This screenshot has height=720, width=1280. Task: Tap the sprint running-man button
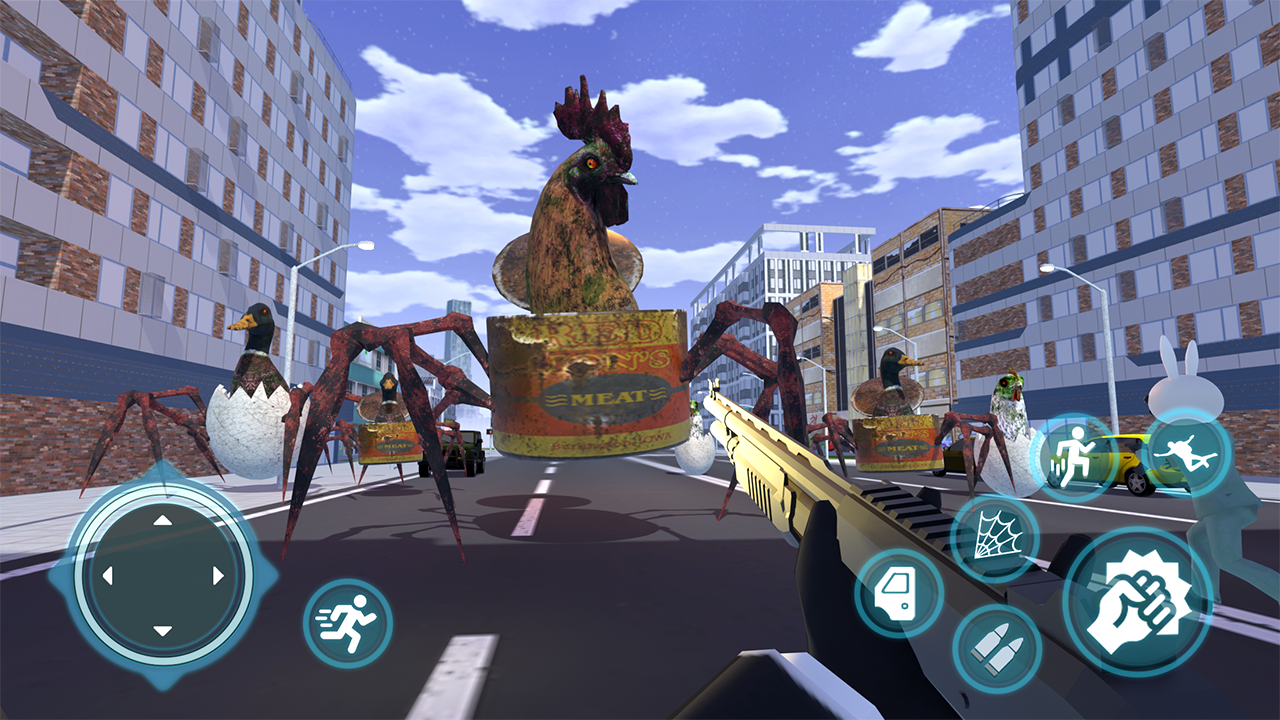pos(348,623)
